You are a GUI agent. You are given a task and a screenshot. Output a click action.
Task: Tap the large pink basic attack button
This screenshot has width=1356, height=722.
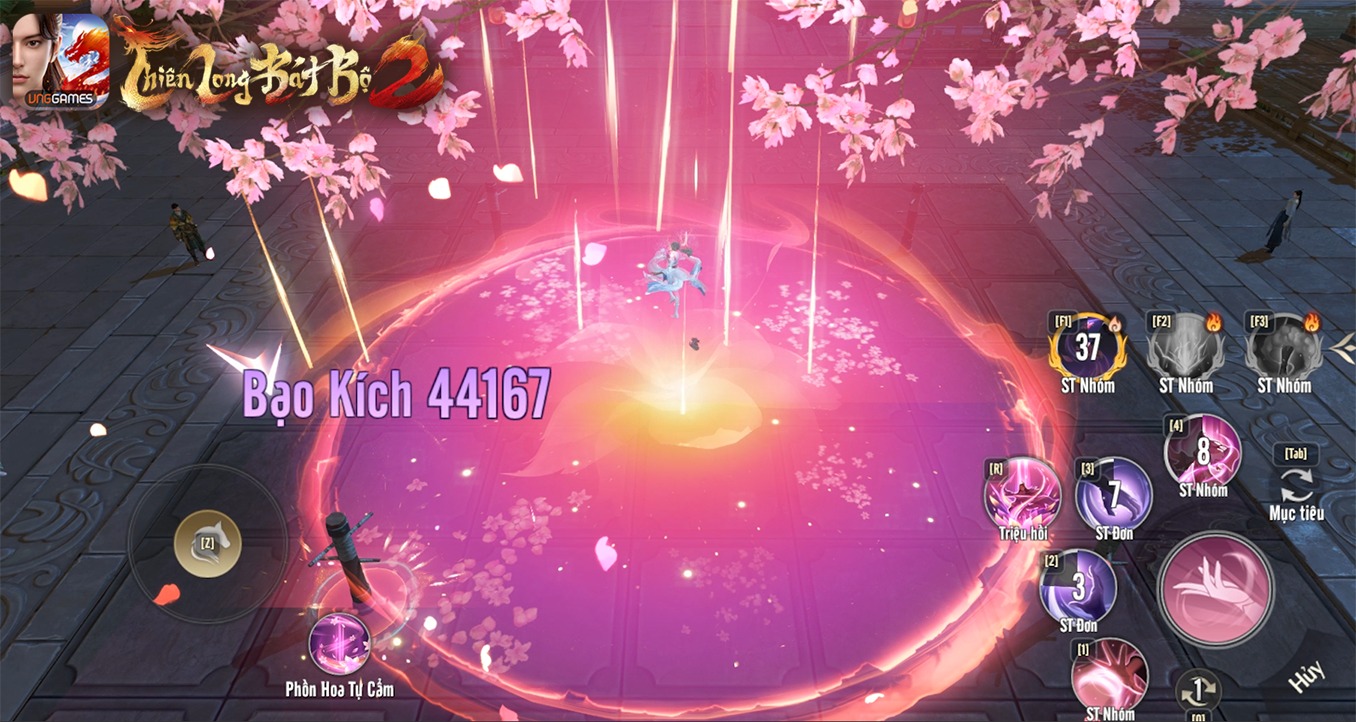click(1215, 589)
